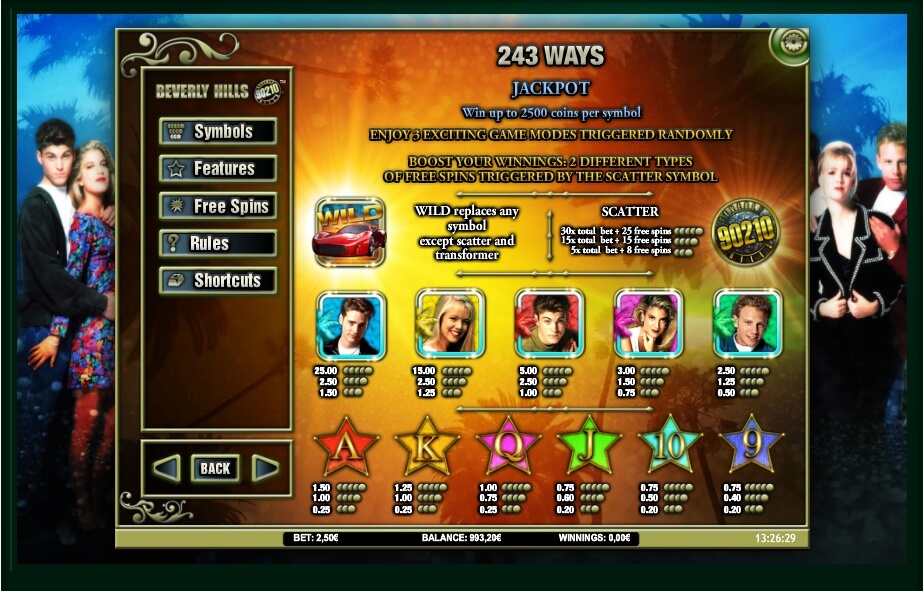
Task: Open the Rules page
Action: point(218,243)
